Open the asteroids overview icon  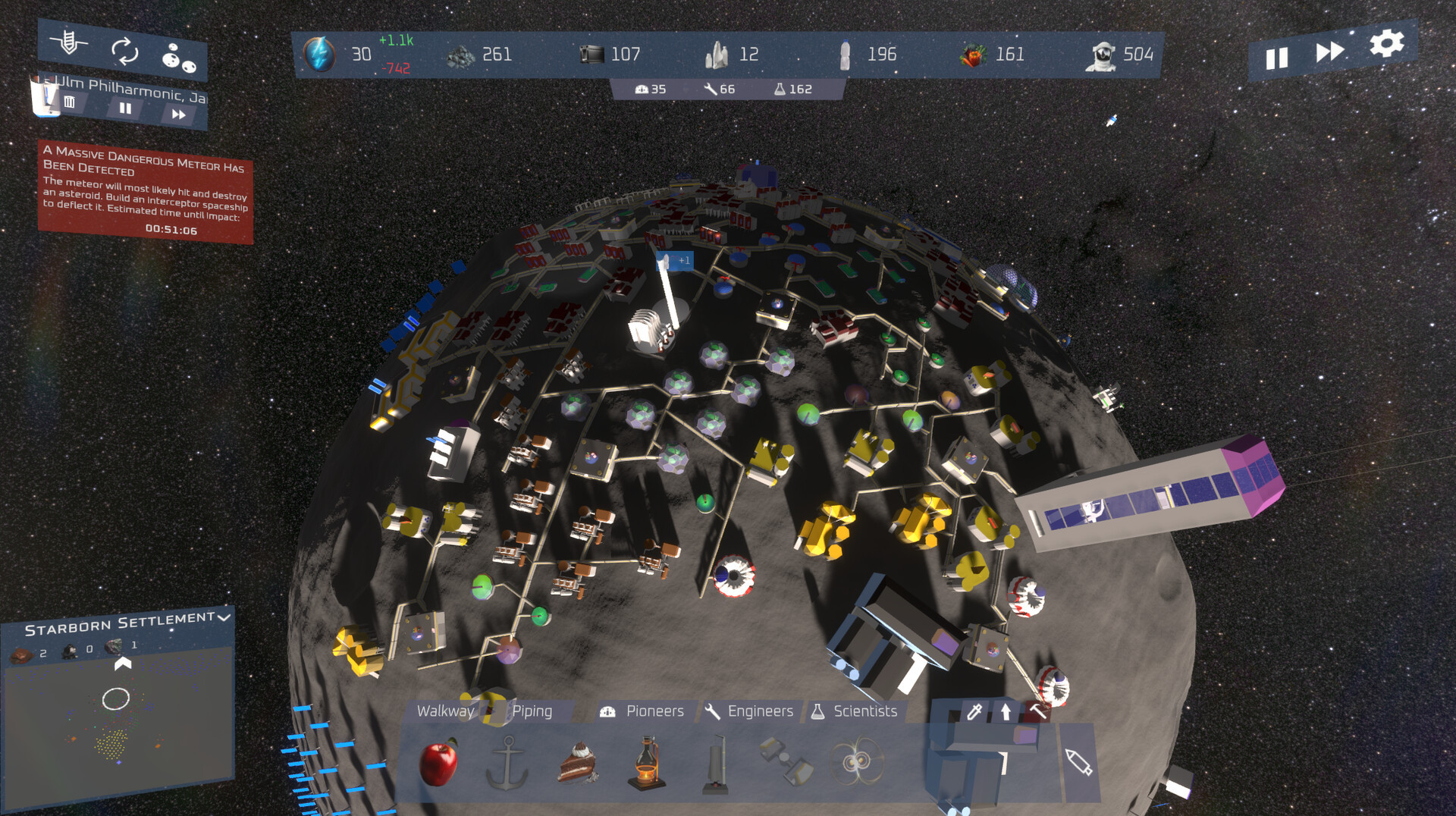click(x=179, y=58)
